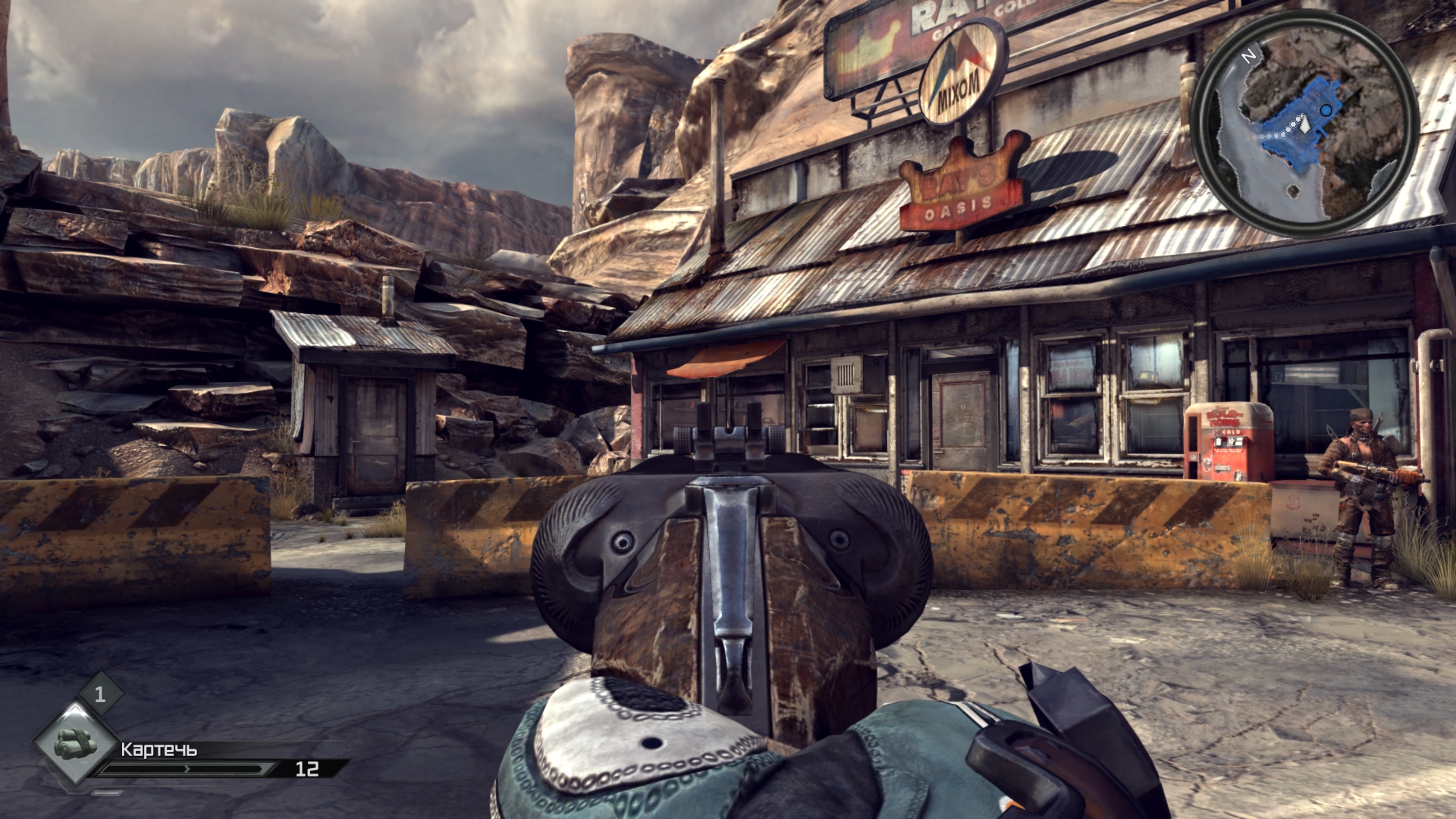The width and height of the screenshot is (1456, 819).
Task: Click the circular minimap
Action: pos(1305,125)
